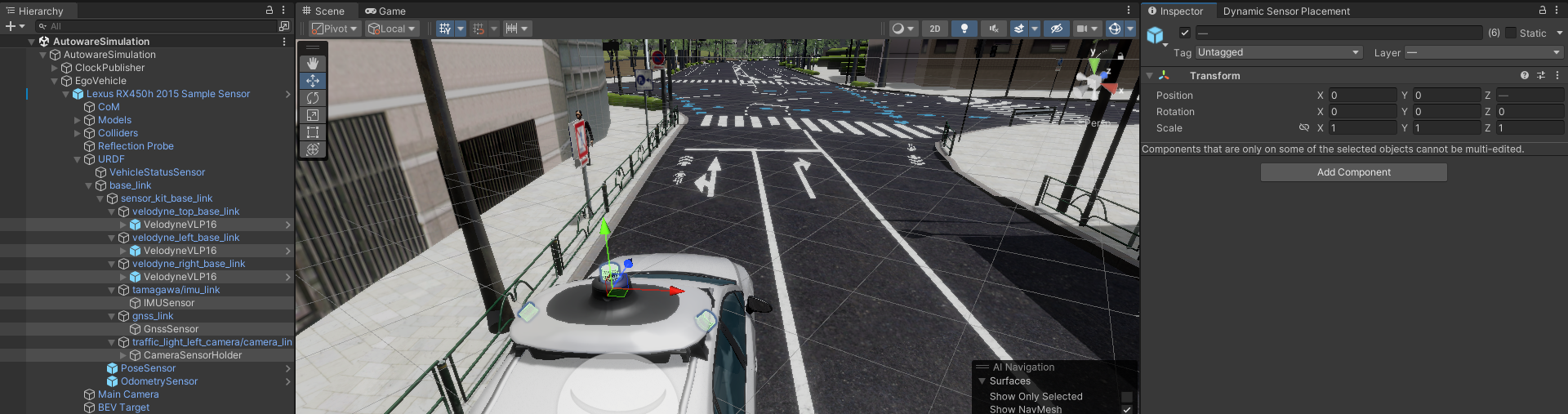Image resolution: width=1568 pixels, height=414 pixels.
Task: Toggle the Static checkbox
Action: (1511, 33)
